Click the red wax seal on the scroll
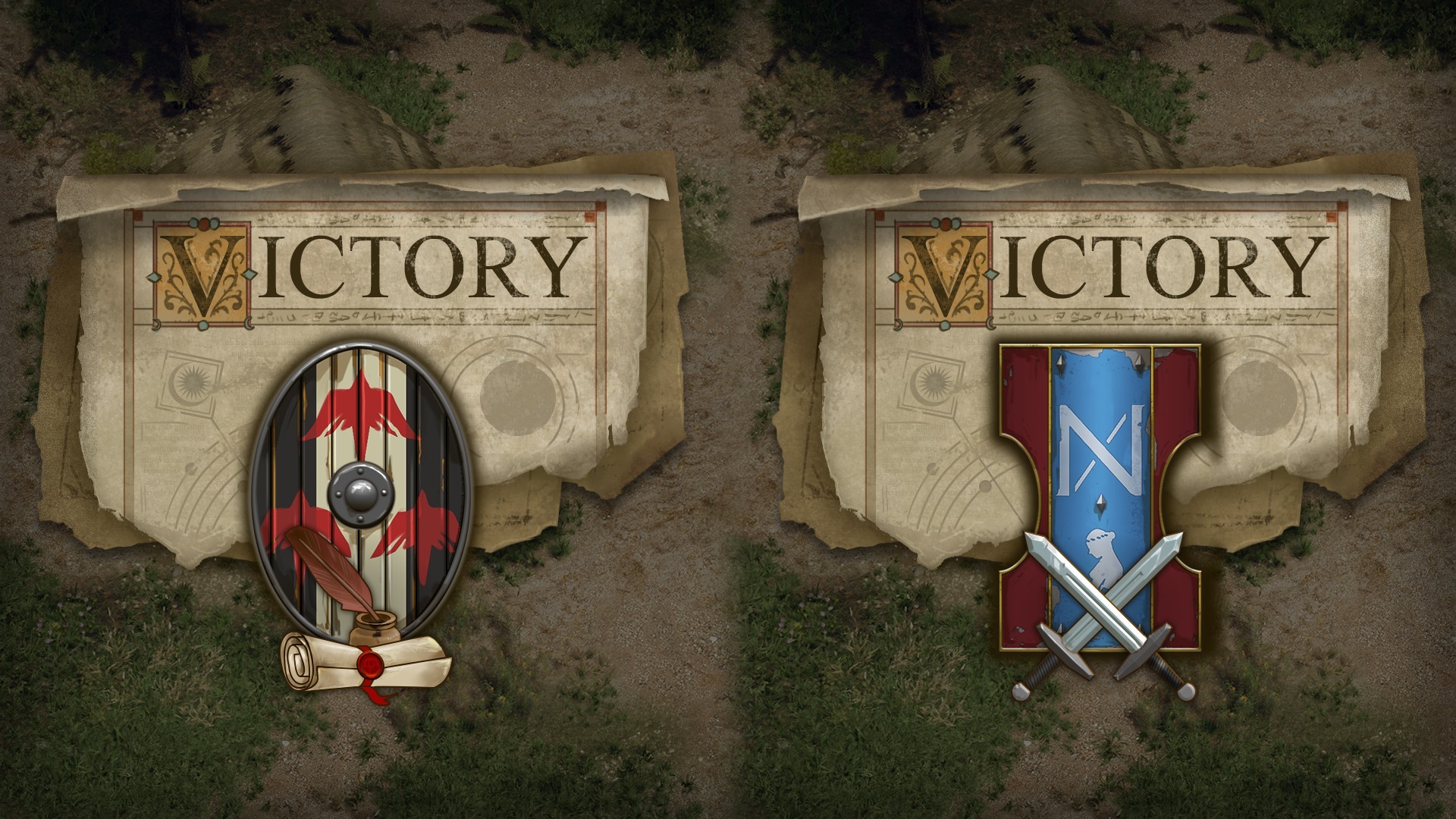Viewport: 1456px width, 819px height. coord(369,664)
